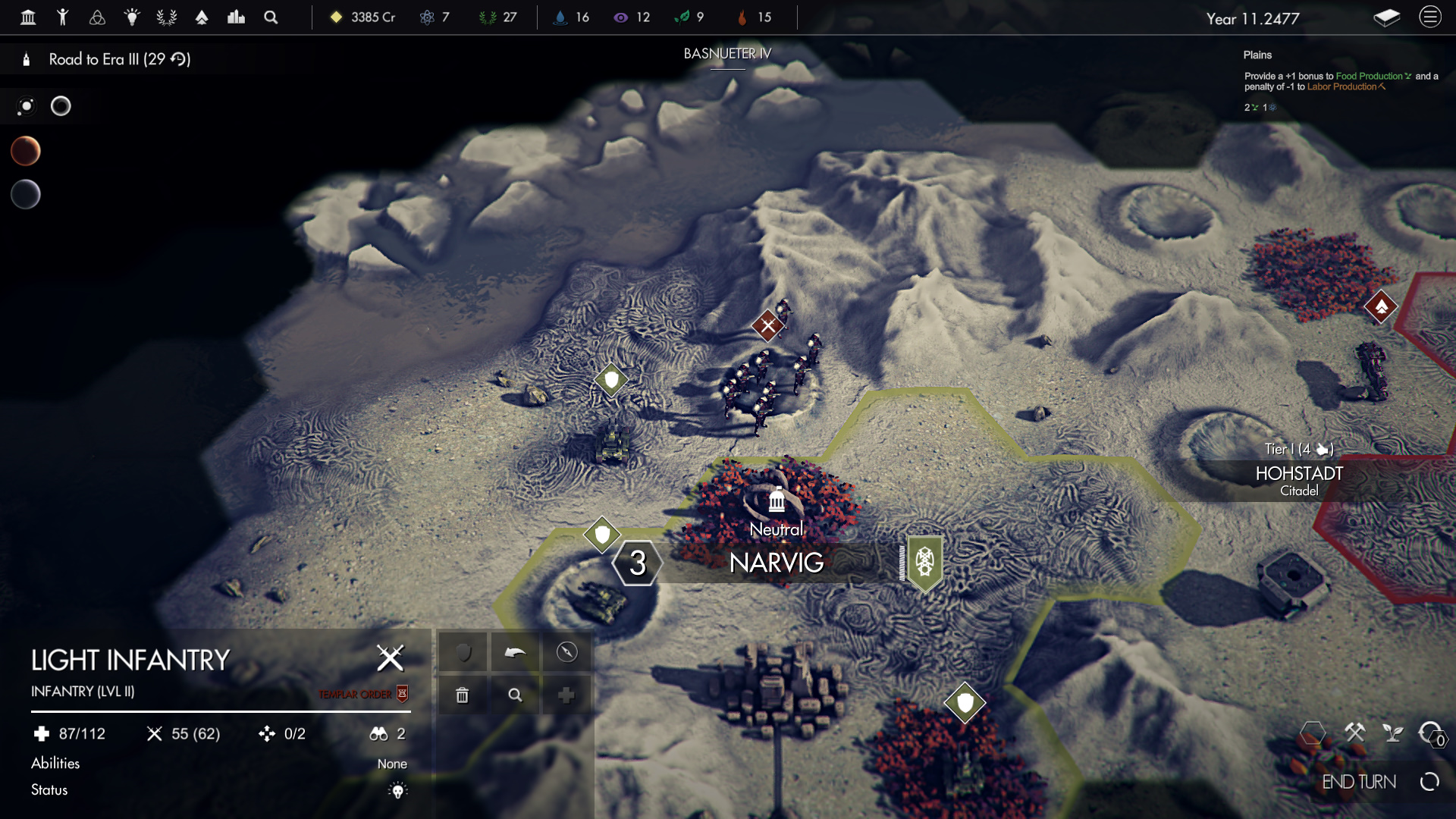Click the undo arrow in the unit actions
Screen dimensions: 1456x819
click(515, 651)
